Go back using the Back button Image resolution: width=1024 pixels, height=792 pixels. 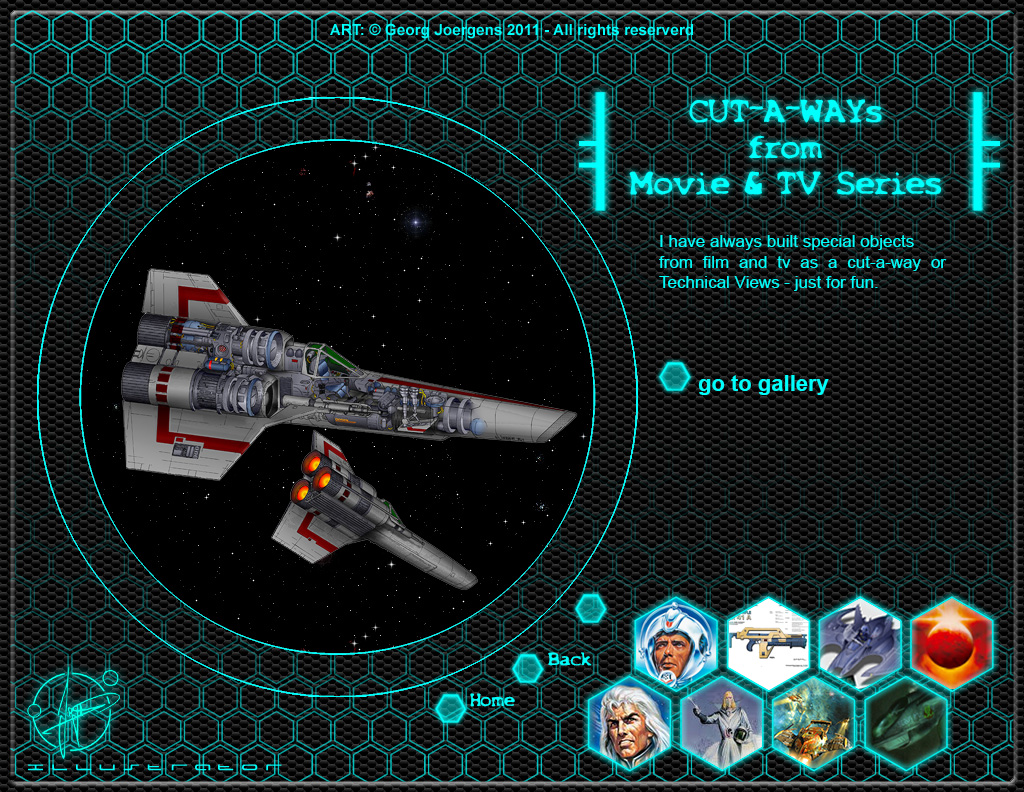point(568,660)
